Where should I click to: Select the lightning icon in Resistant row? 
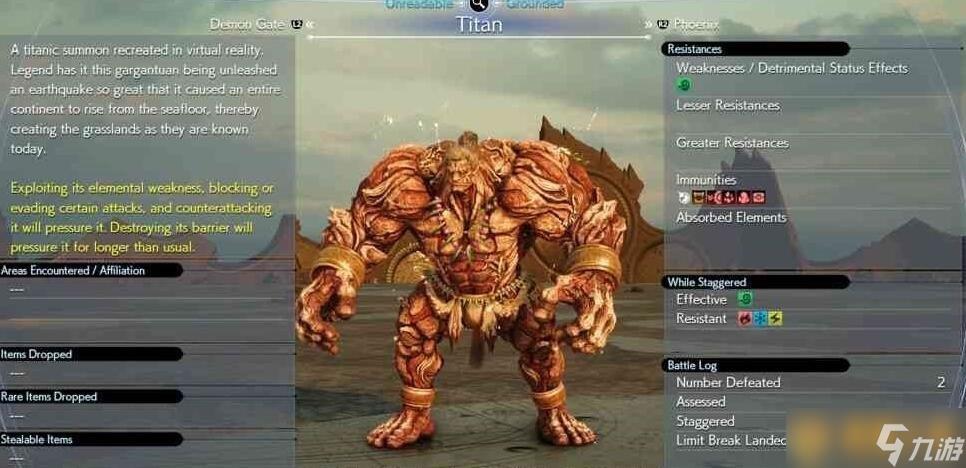pos(775,319)
